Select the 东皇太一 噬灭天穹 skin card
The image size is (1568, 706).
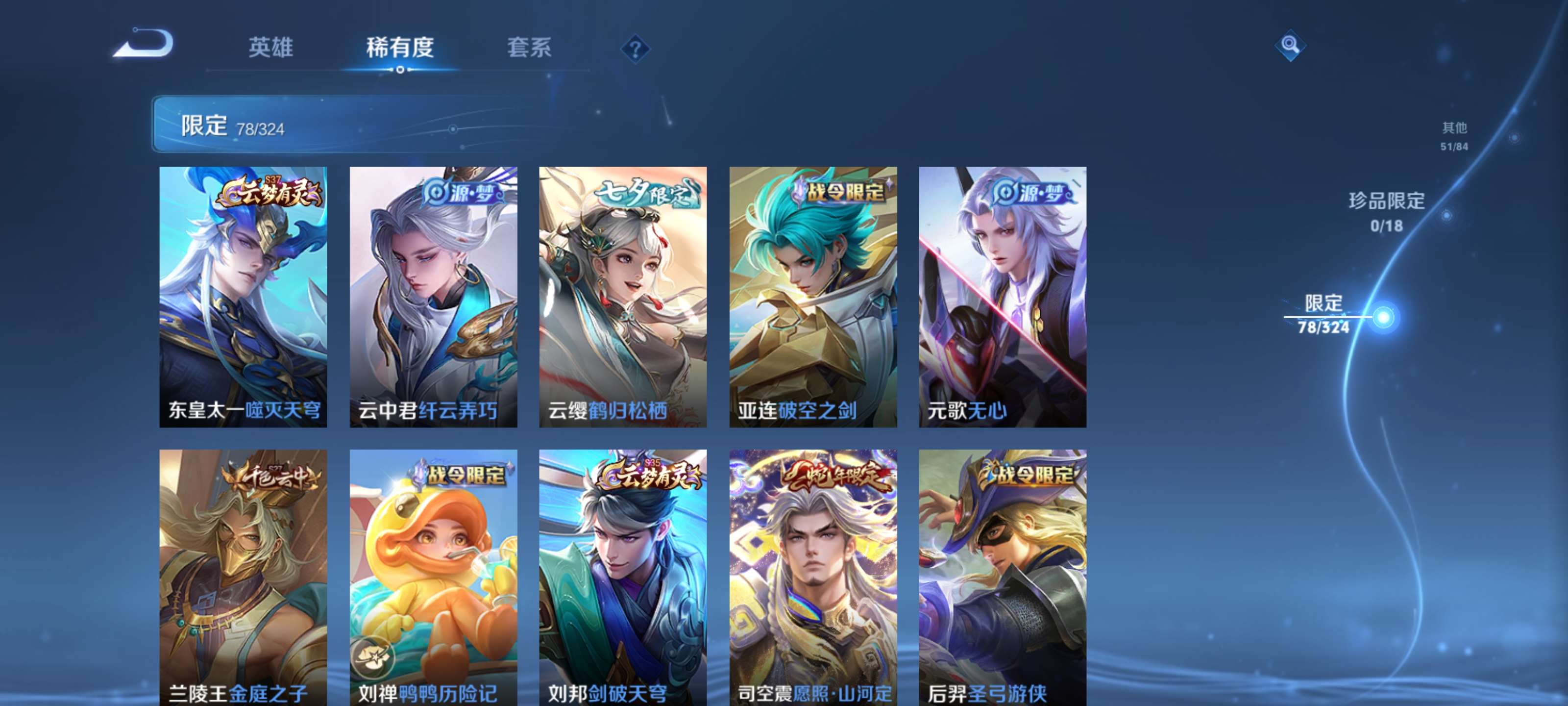point(243,297)
